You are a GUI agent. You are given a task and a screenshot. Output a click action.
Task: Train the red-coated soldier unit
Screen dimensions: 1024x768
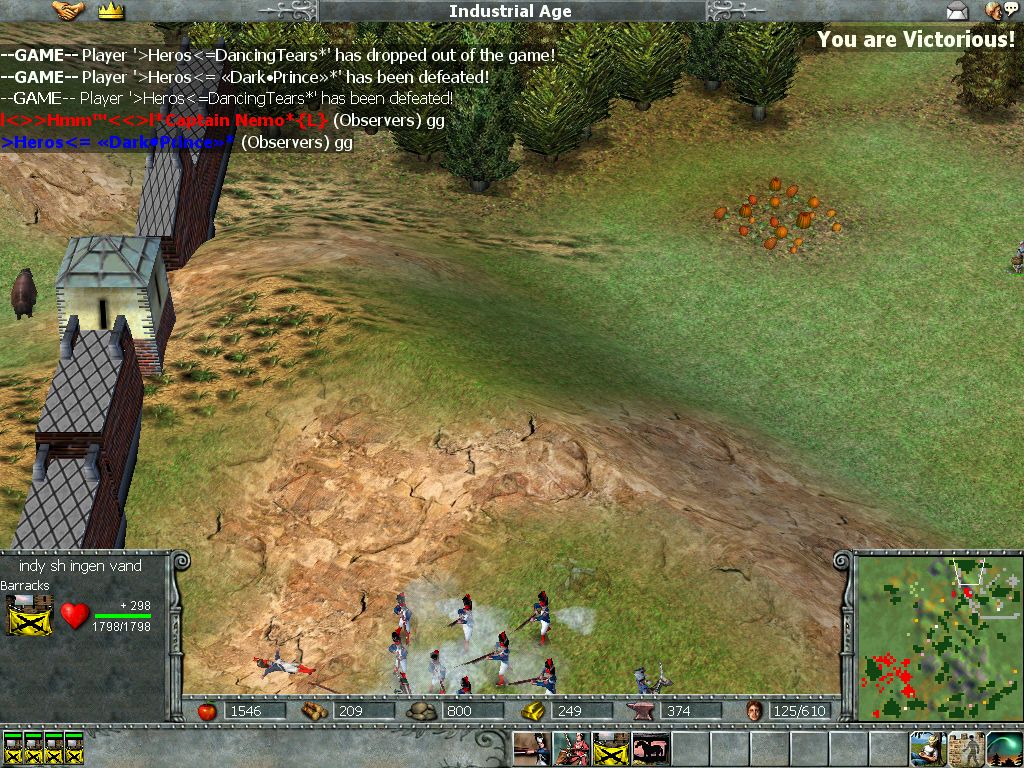tap(570, 749)
